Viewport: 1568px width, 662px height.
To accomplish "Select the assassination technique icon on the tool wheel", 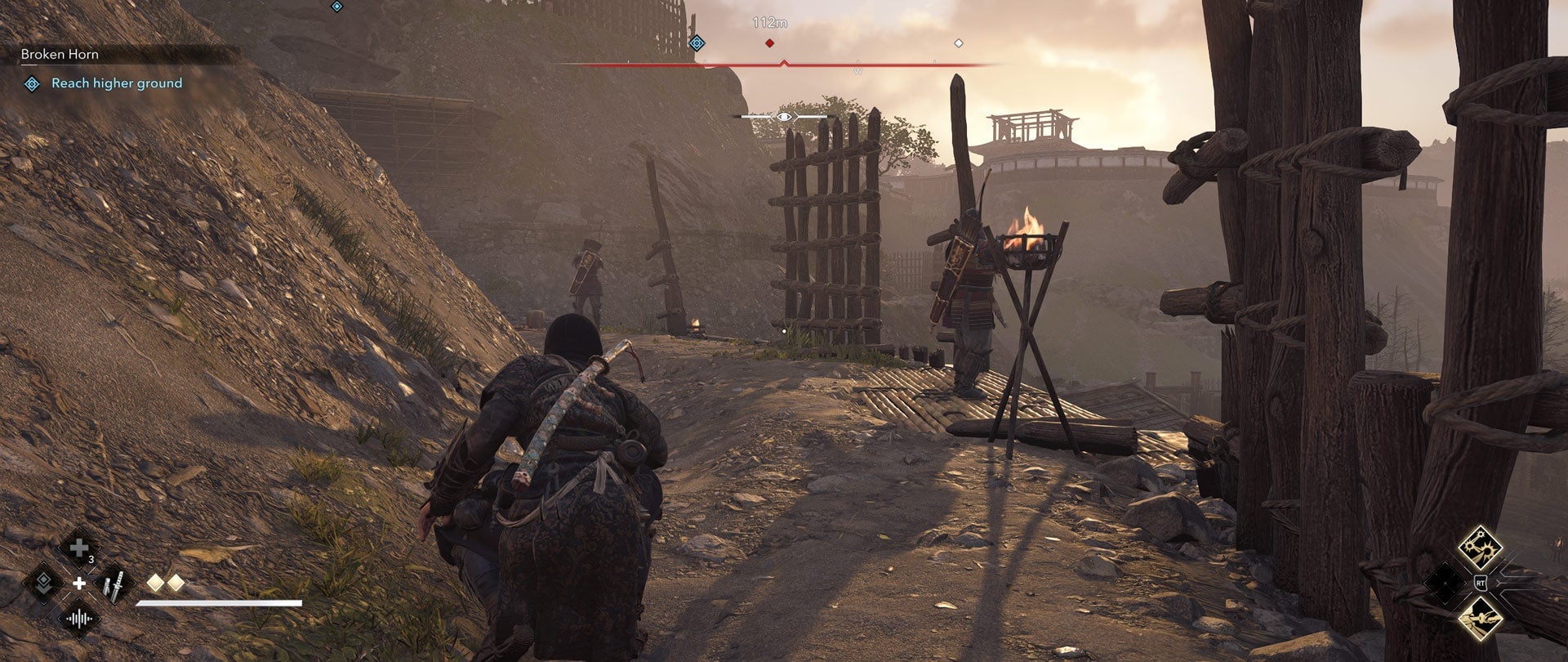I will pos(44,584).
